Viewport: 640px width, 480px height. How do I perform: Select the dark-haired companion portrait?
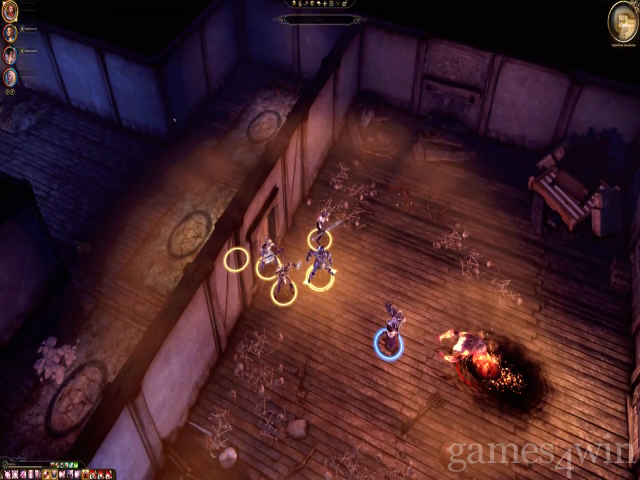(x=10, y=54)
